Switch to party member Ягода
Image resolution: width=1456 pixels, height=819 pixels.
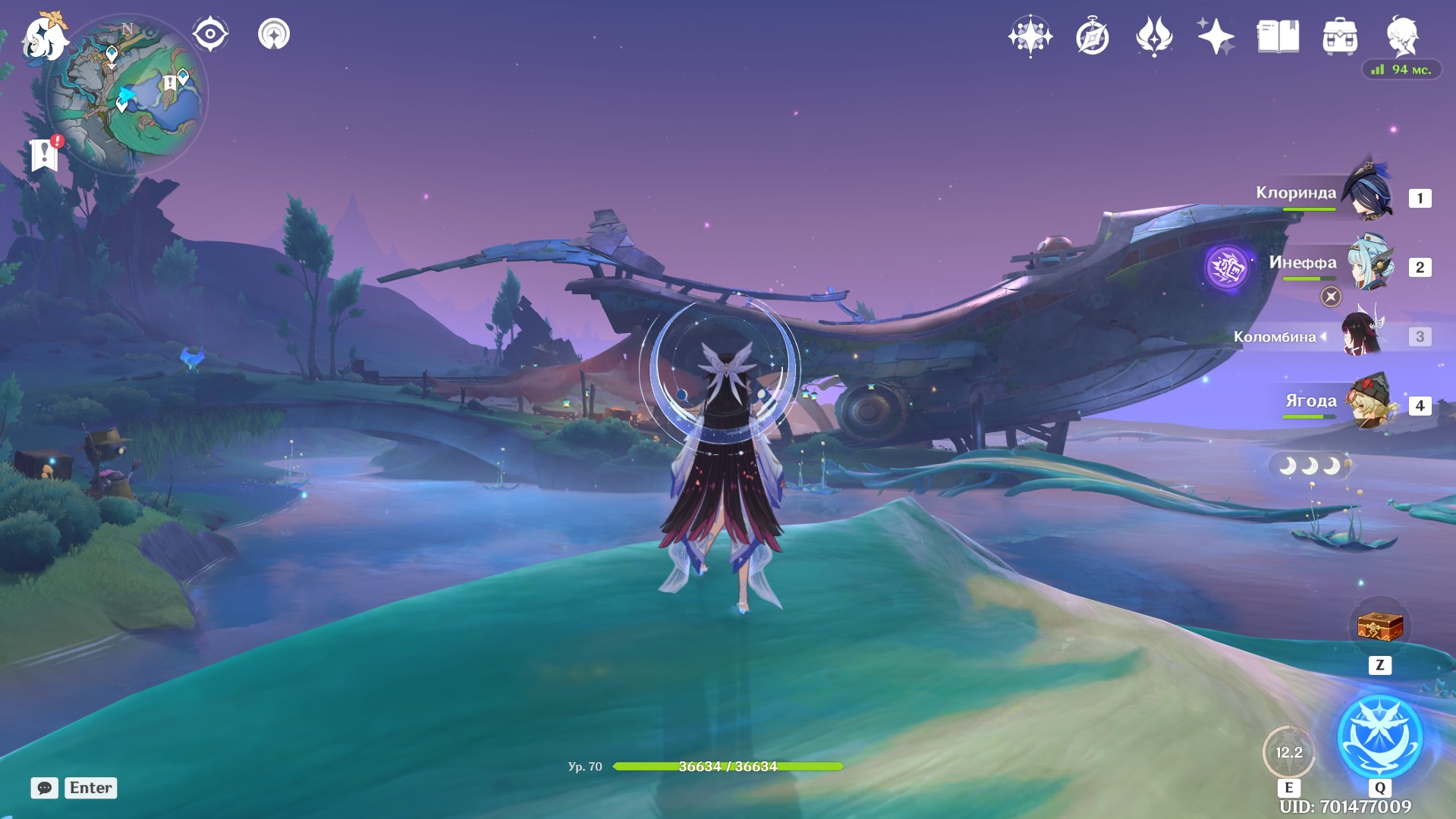[x=1372, y=402]
